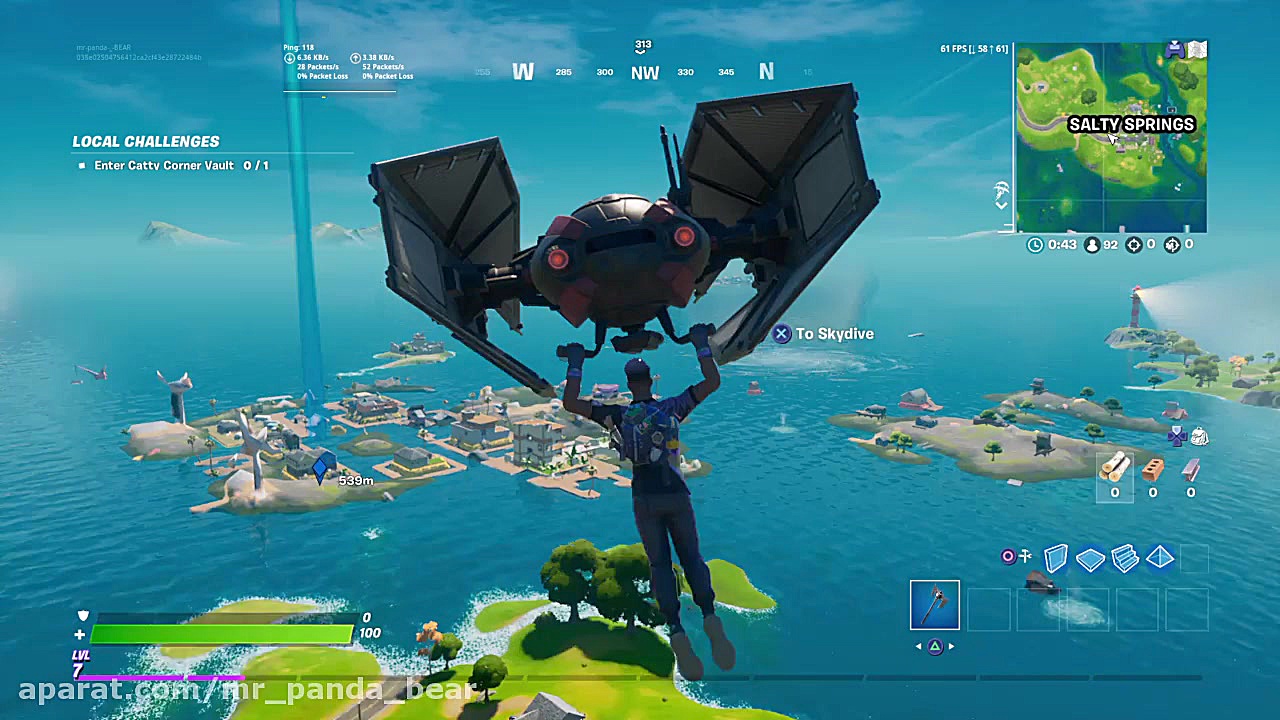Open the compass heading NW marker
This screenshot has width=1280, height=720.
point(645,72)
